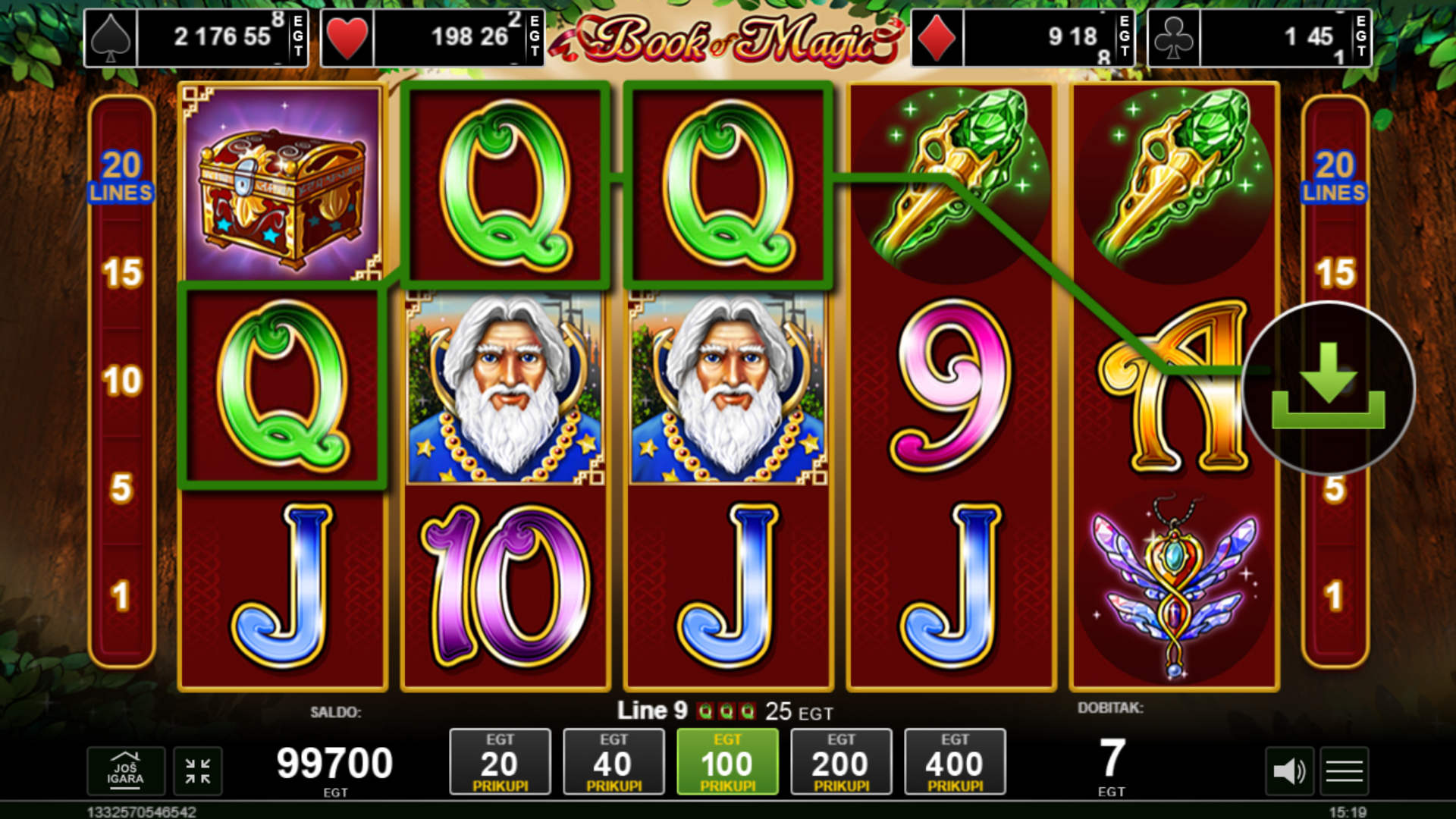
Task: View the heart jackpot panel
Action: tap(432, 37)
